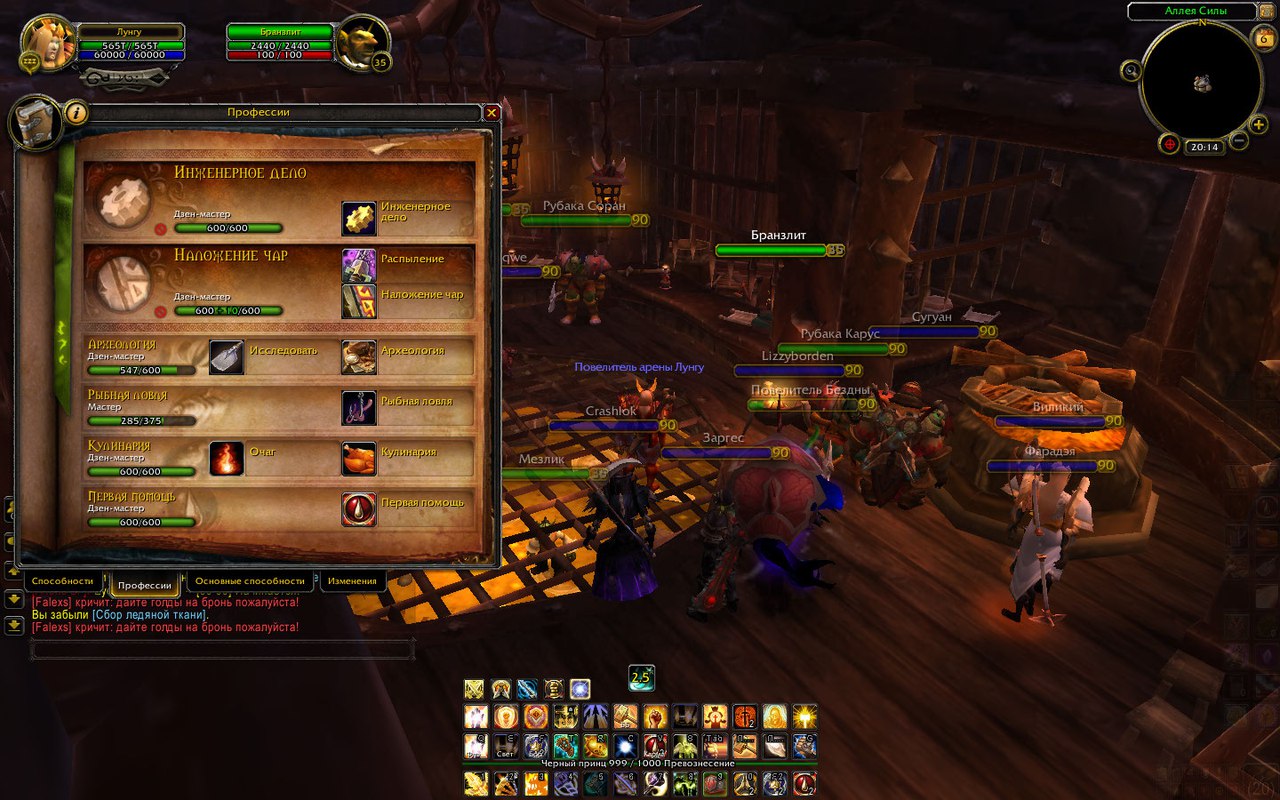
Task: Select the Бранзлит target portrait
Action: [x=361, y=43]
